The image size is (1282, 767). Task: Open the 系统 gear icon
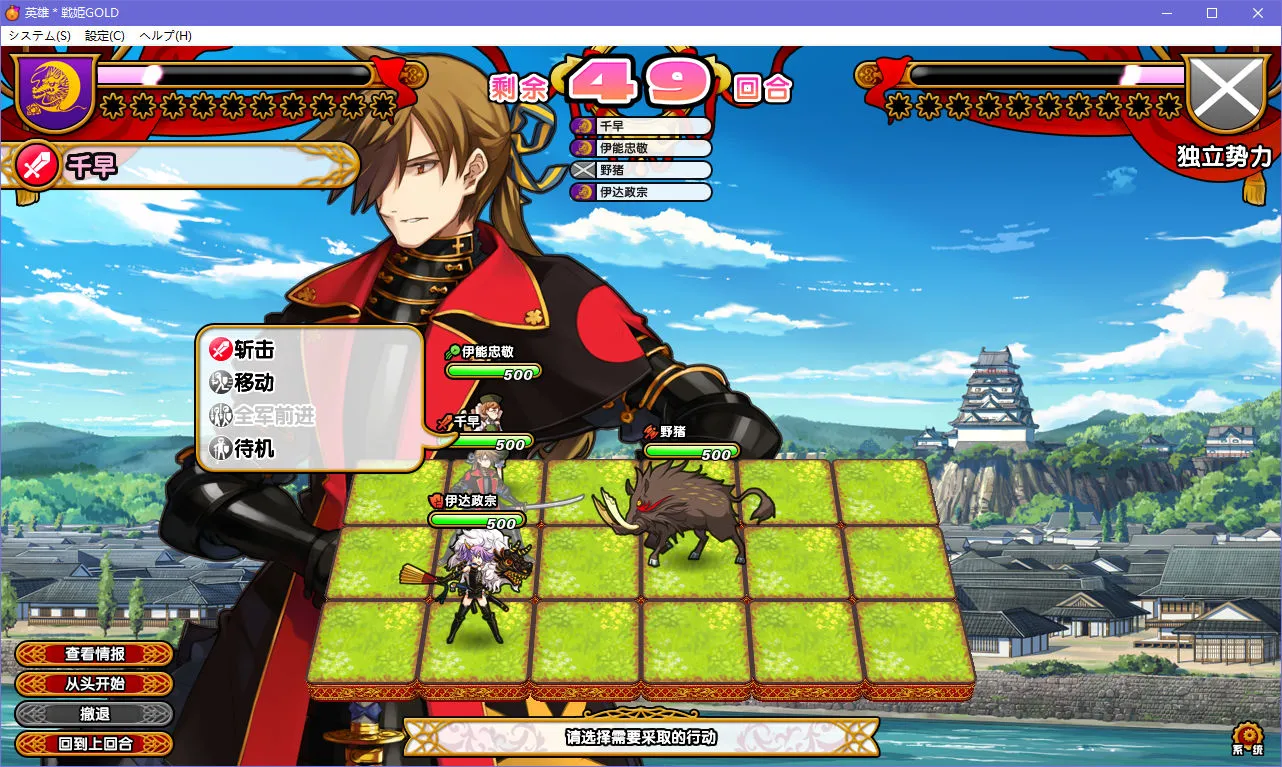(1247, 737)
